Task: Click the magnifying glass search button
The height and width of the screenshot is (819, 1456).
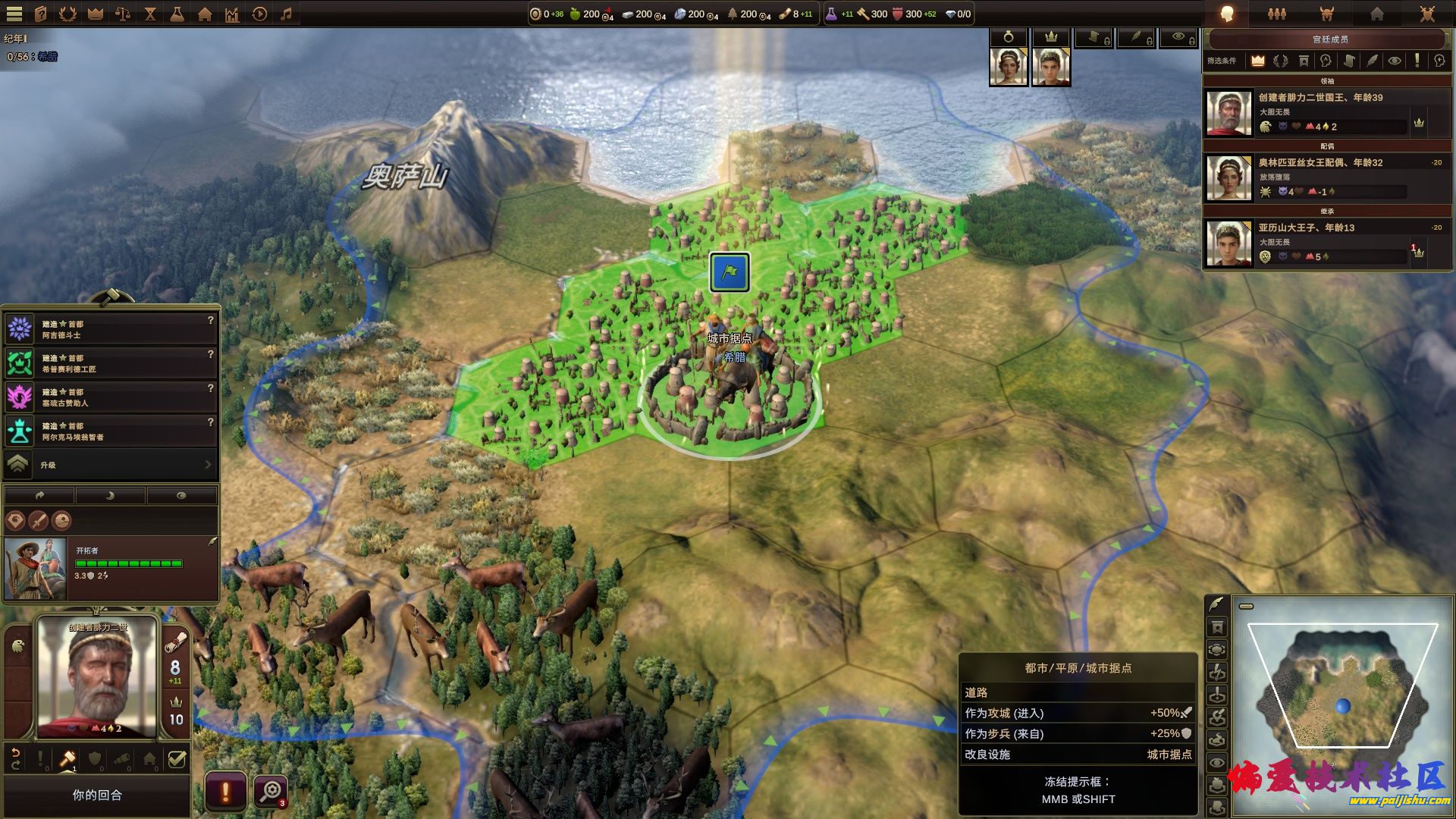Action: coord(270,792)
